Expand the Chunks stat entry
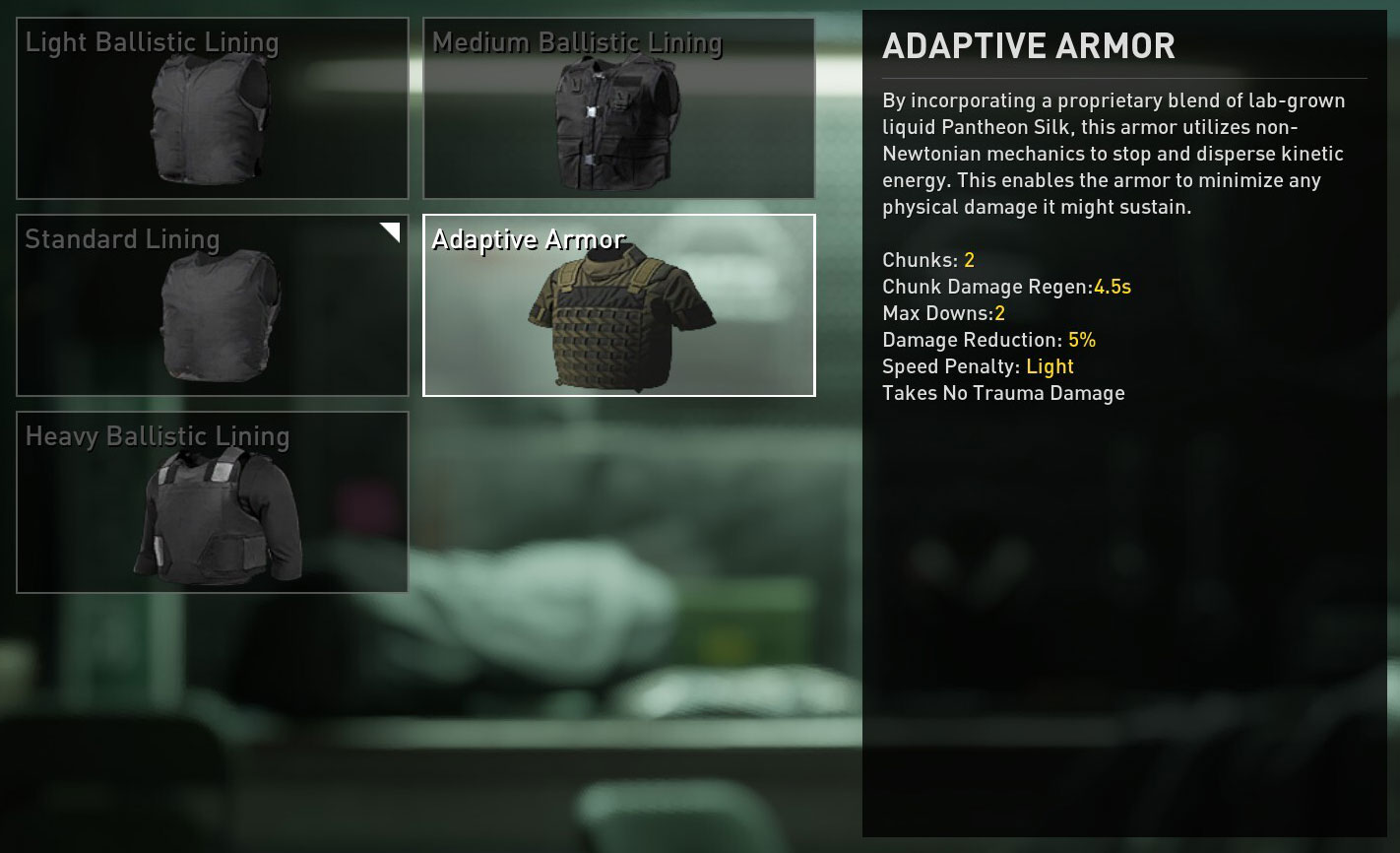Screen dimensions: 1400x853 pos(930,260)
